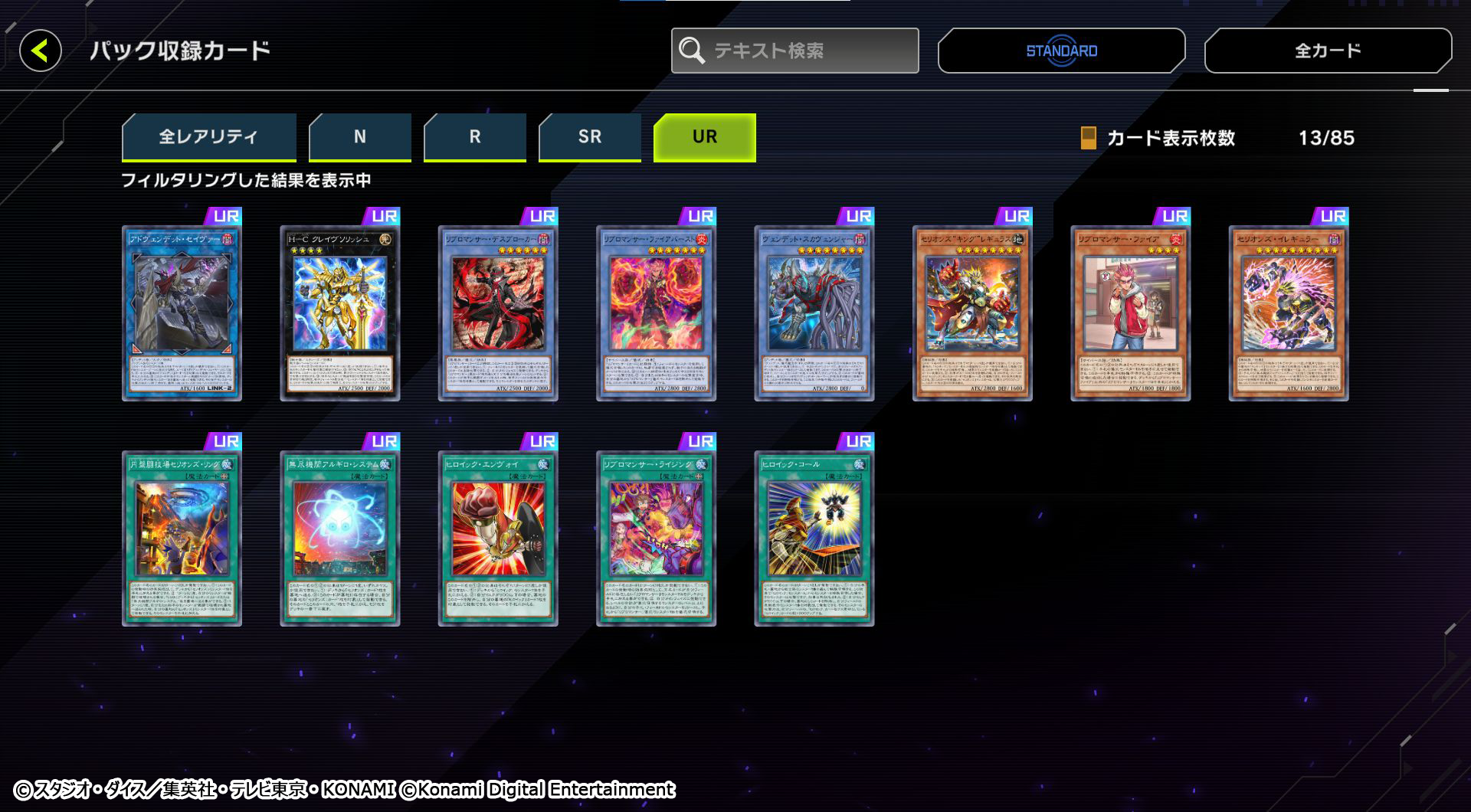This screenshot has width=1471, height=812.
Task: Enable the SR rarity filter
Action: [589, 136]
